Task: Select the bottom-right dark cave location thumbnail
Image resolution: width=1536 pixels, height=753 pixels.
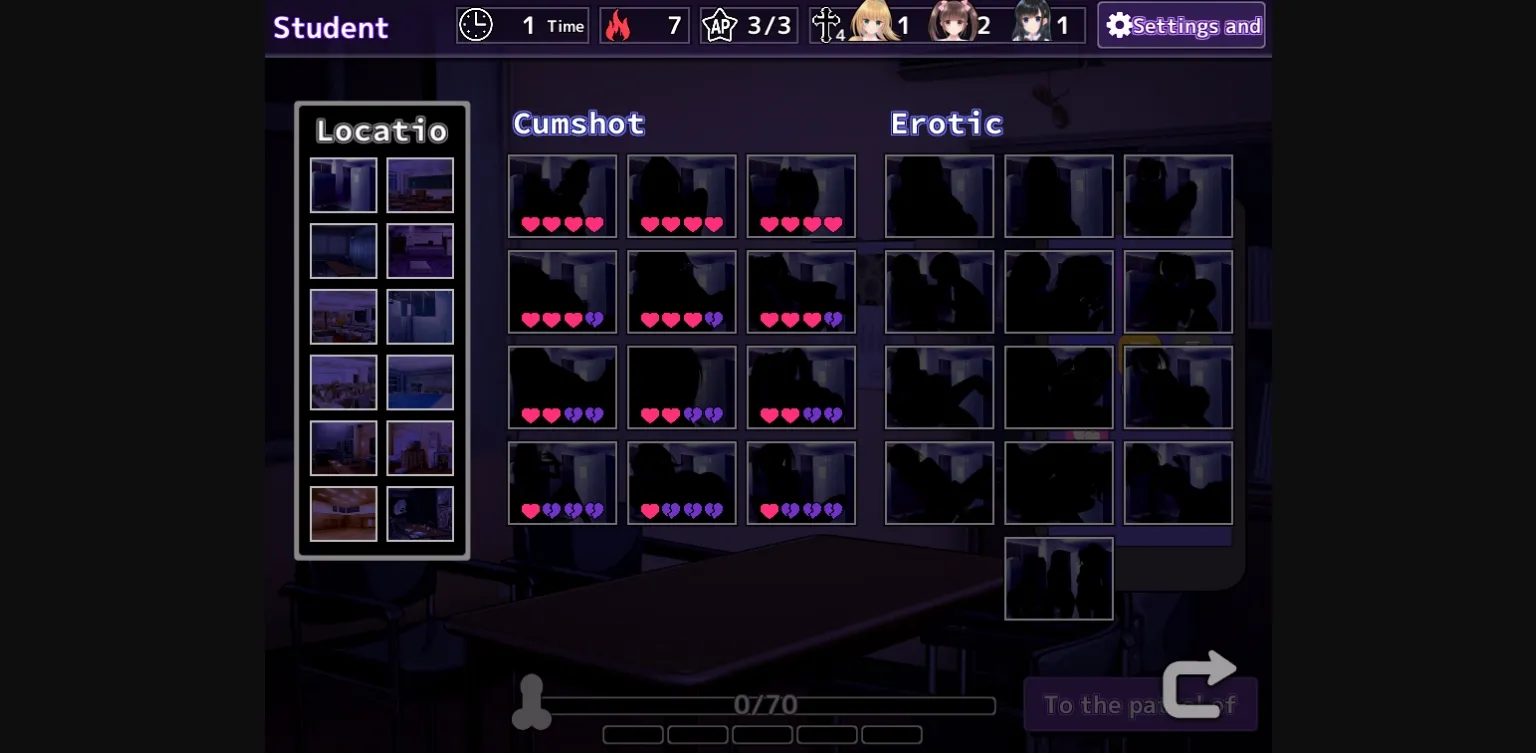Action: [x=420, y=513]
